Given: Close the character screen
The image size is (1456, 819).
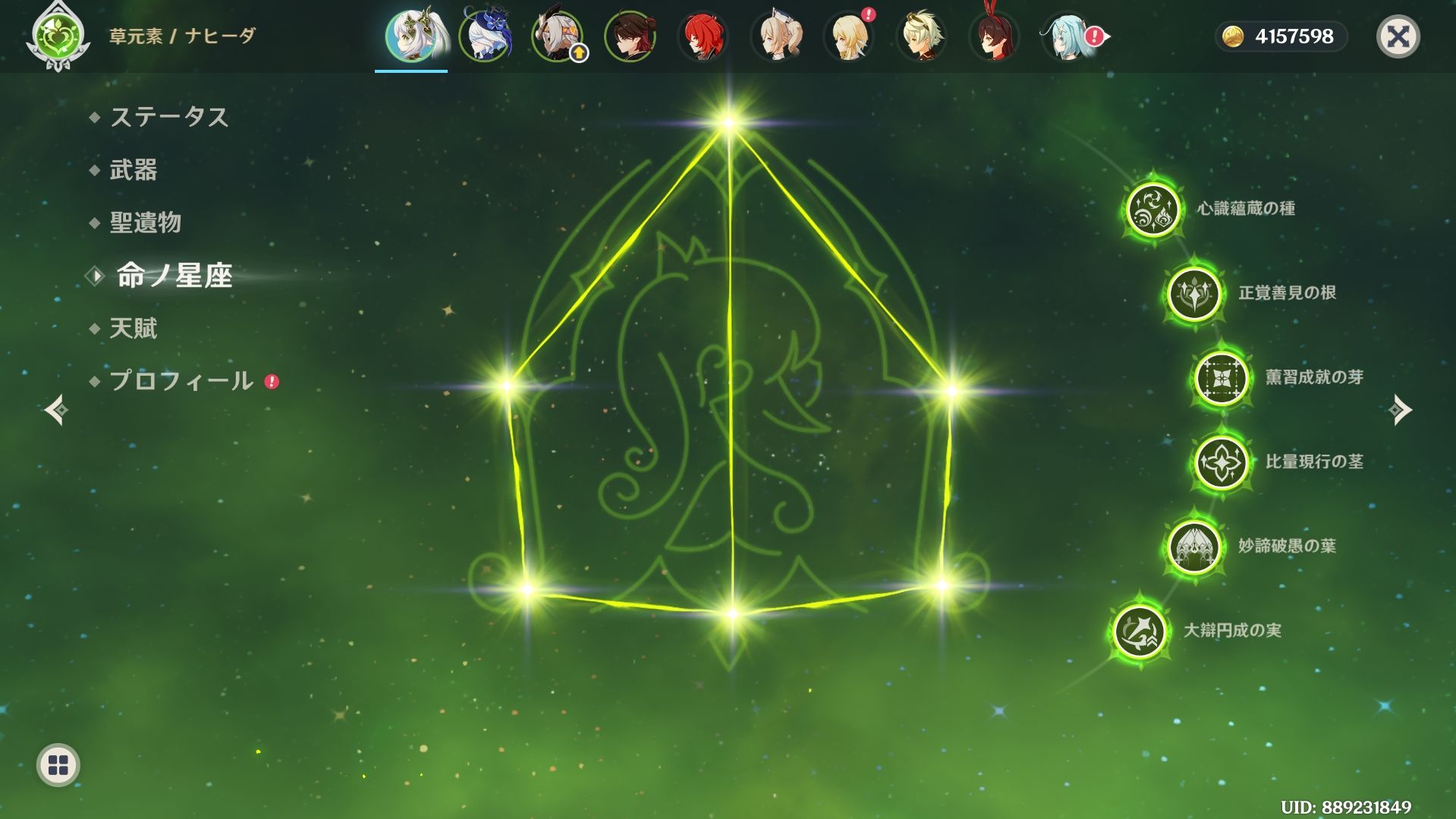Looking at the screenshot, I should pyautogui.click(x=1398, y=36).
